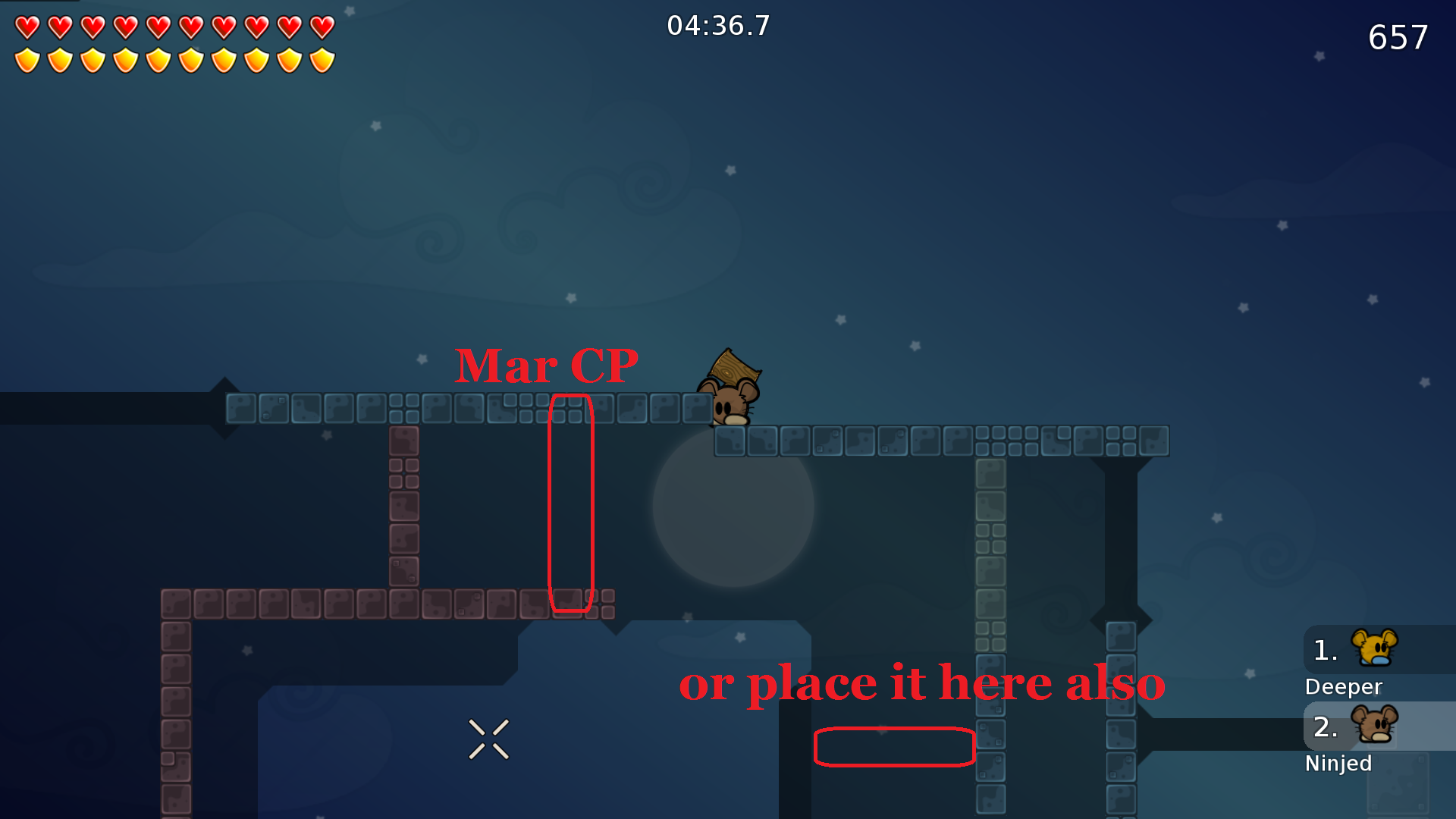1456x819 pixels.
Task: Click the first yellow shield icon
Action: [x=28, y=59]
